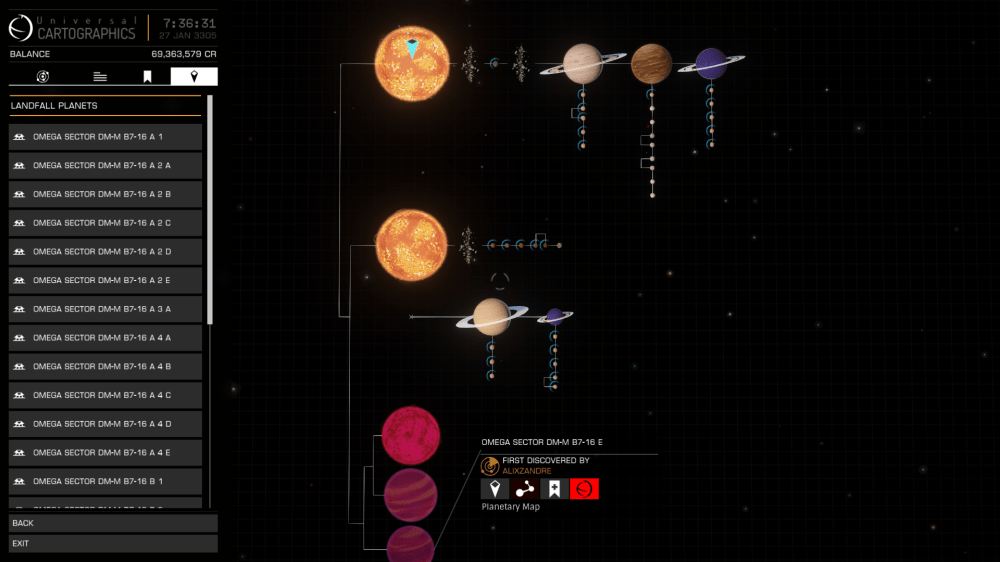The height and width of the screenshot is (562, 1000).
Task: Select Omega Sector DM-M B7-16 B 1
Action: pos(105,481)
